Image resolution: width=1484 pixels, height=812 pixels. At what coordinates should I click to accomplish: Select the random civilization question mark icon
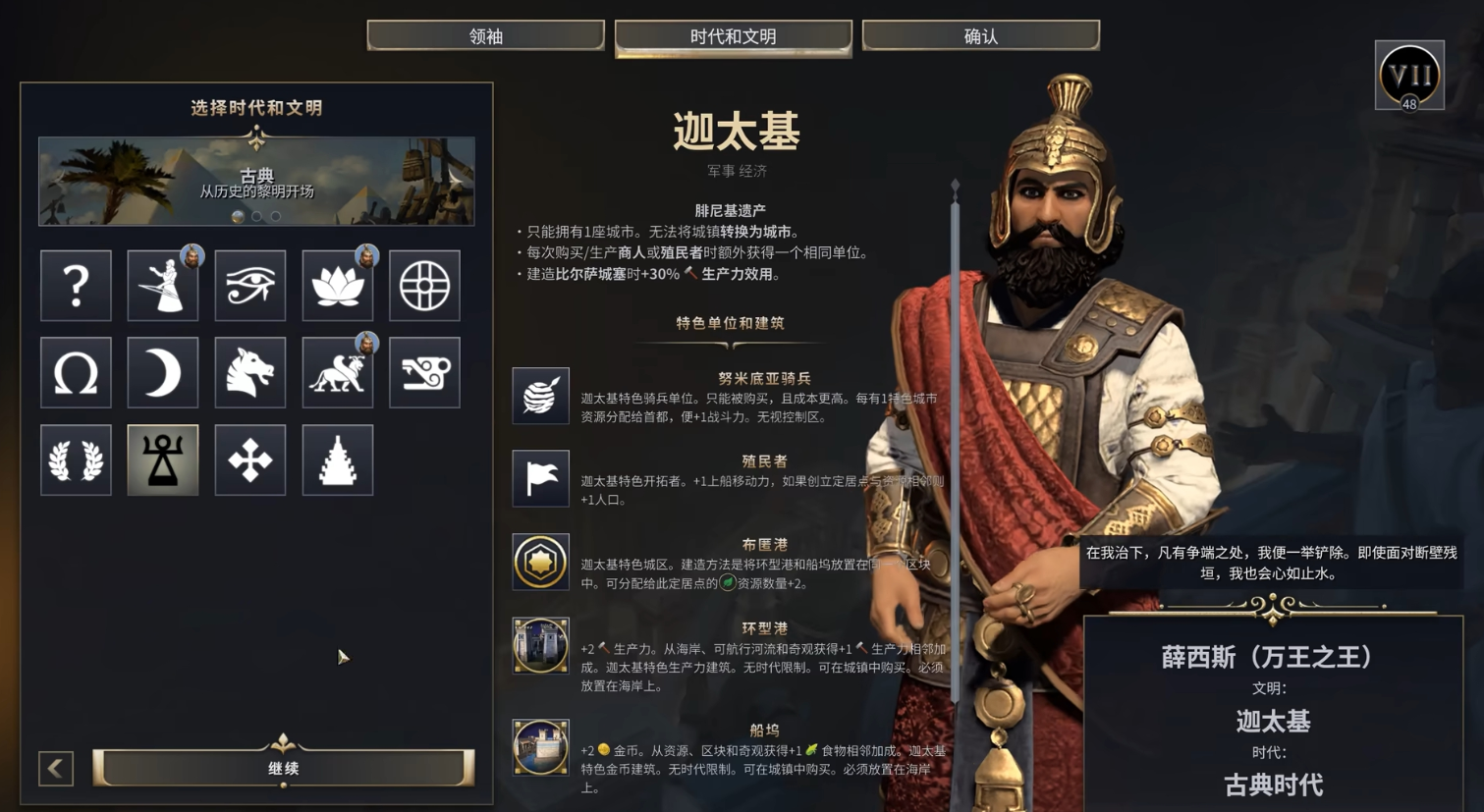(x=76, y=286)
